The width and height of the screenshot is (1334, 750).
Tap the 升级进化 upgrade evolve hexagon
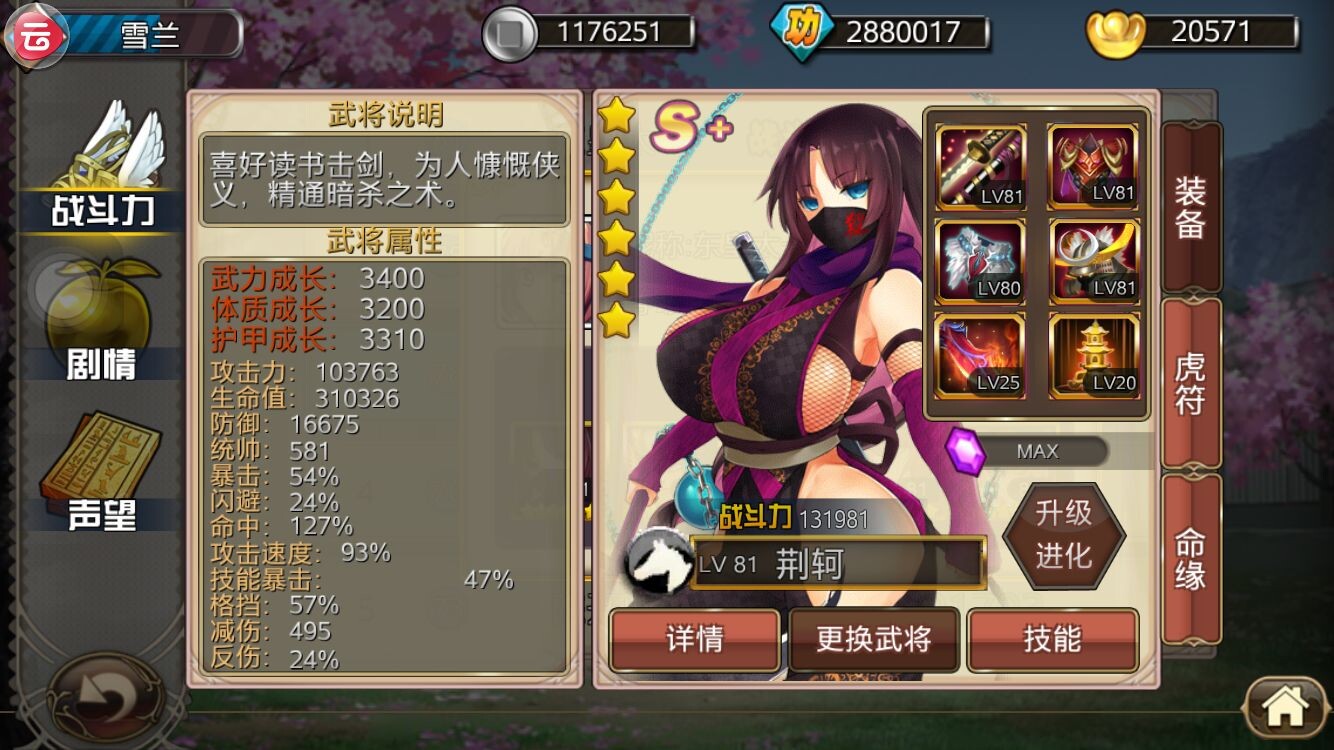(x=1063, y=534)
